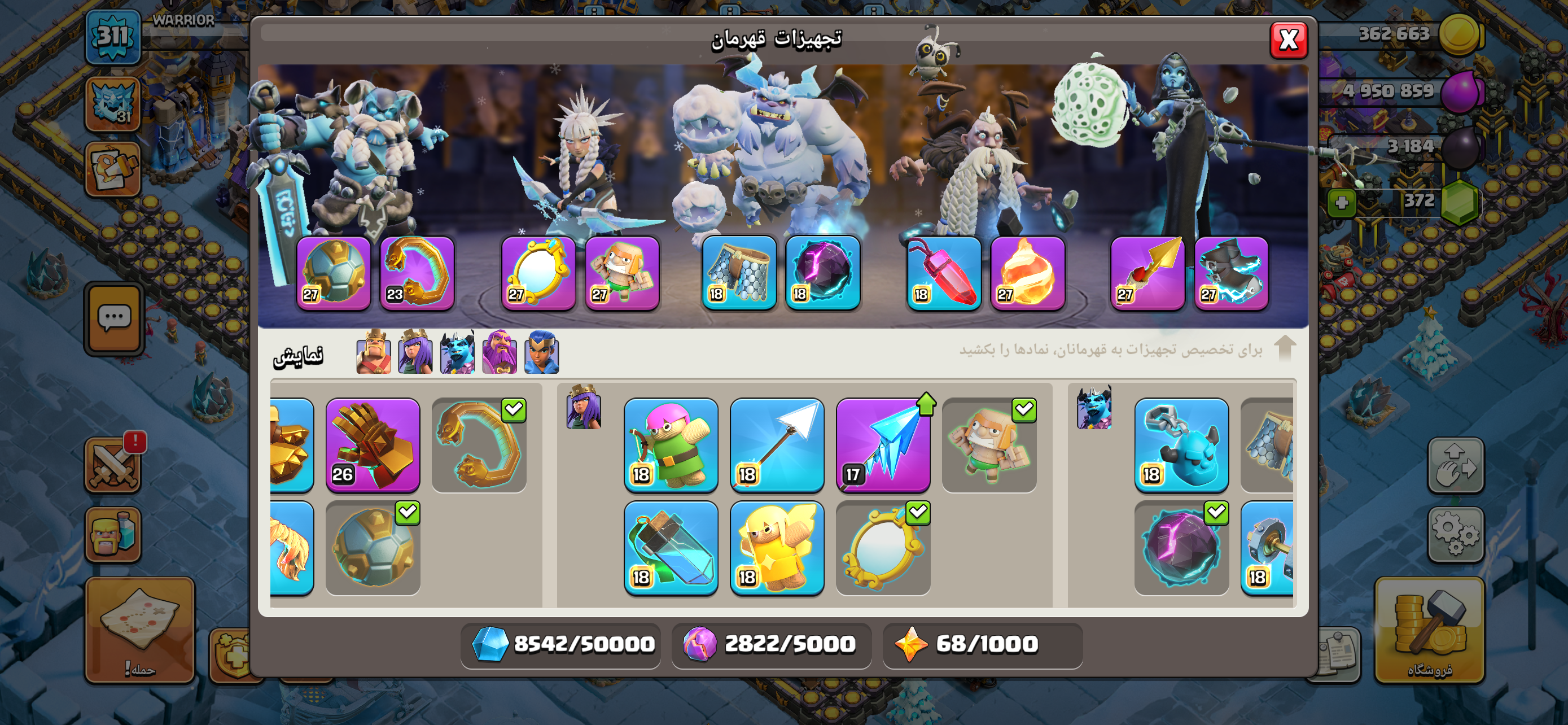Close the hero equipment window

pos(1288,40)
